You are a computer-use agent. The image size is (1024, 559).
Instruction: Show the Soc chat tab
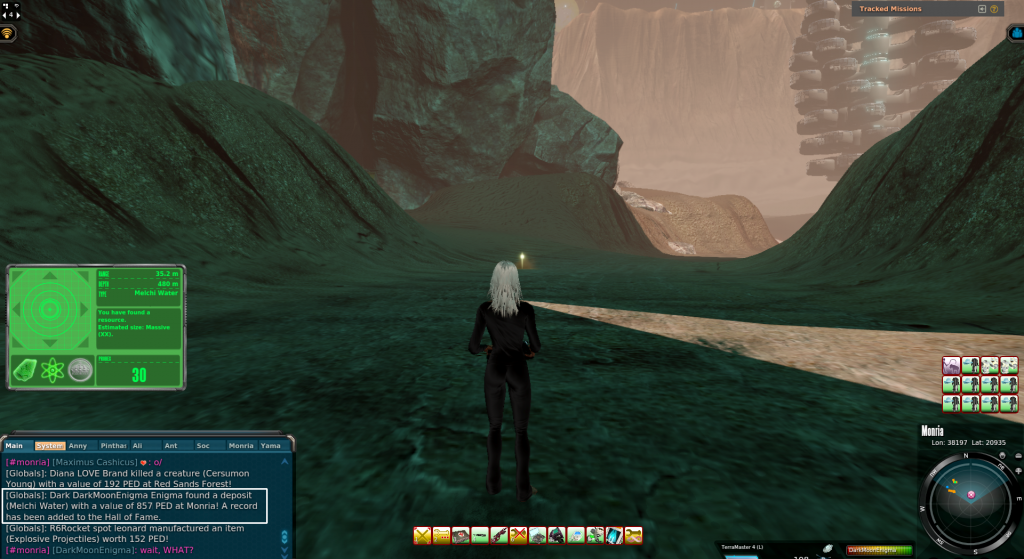pos(203,445)
